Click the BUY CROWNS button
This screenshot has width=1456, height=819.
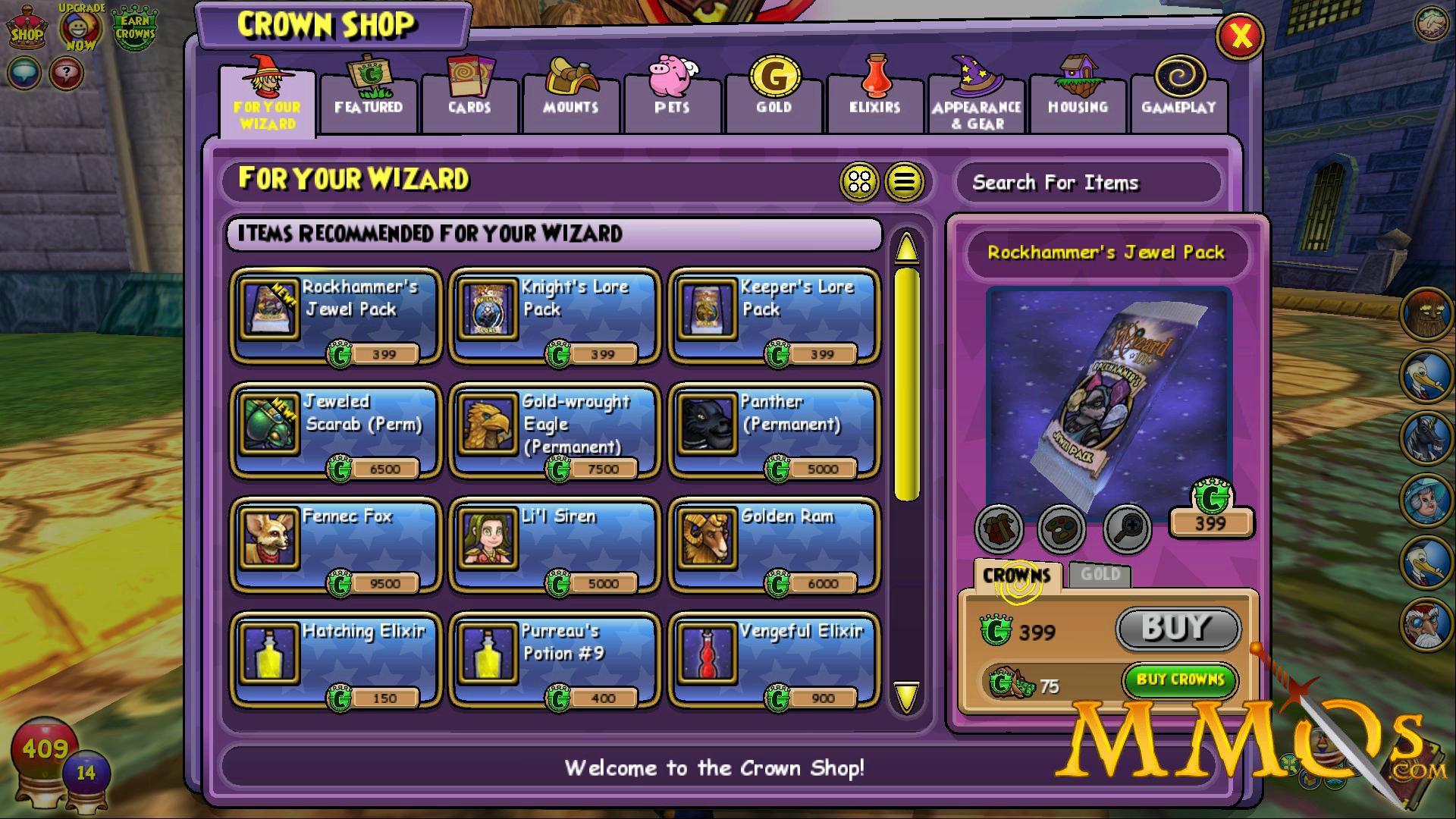pos(1178,680)
